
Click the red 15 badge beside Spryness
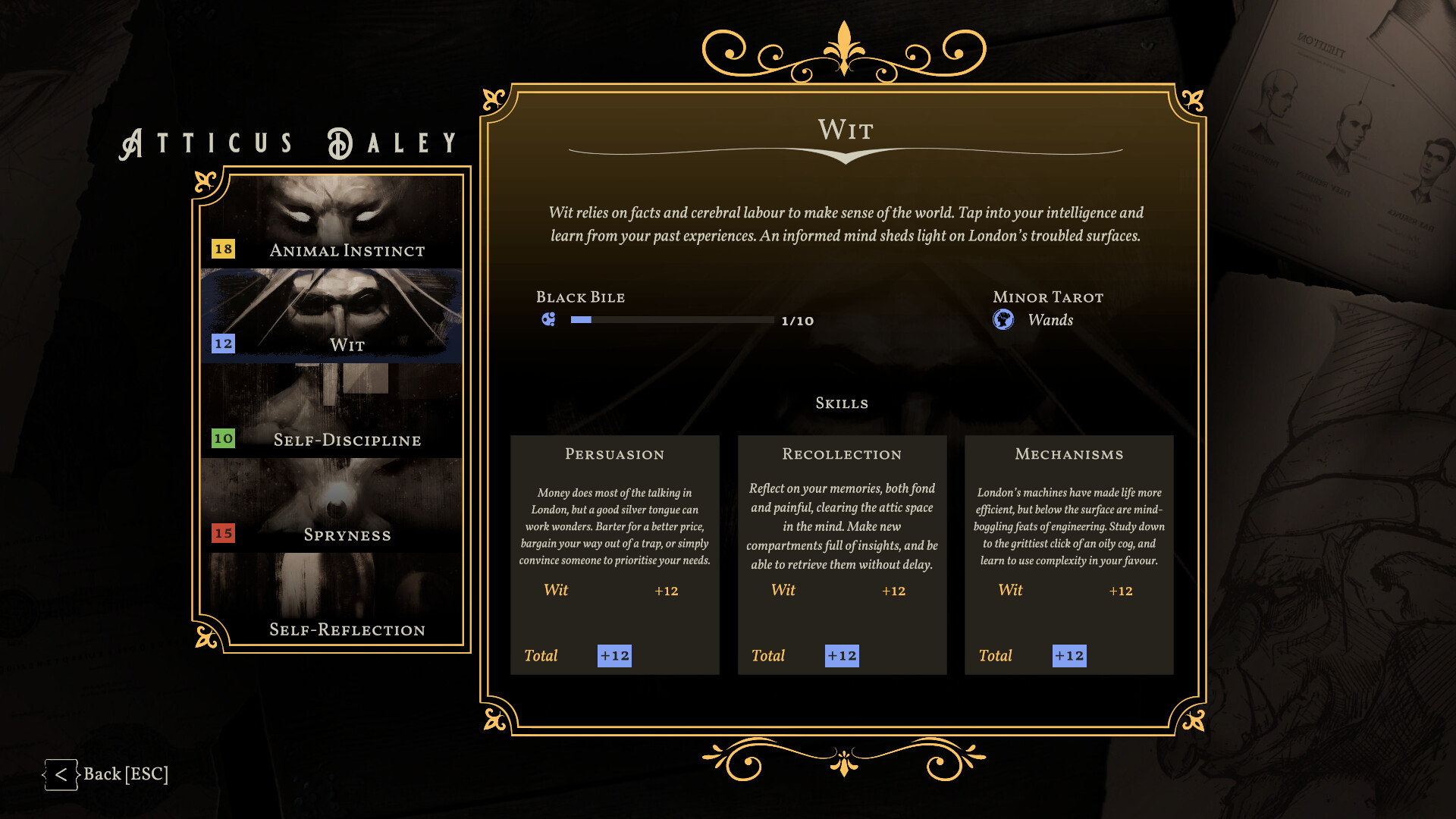coord(224,534)
